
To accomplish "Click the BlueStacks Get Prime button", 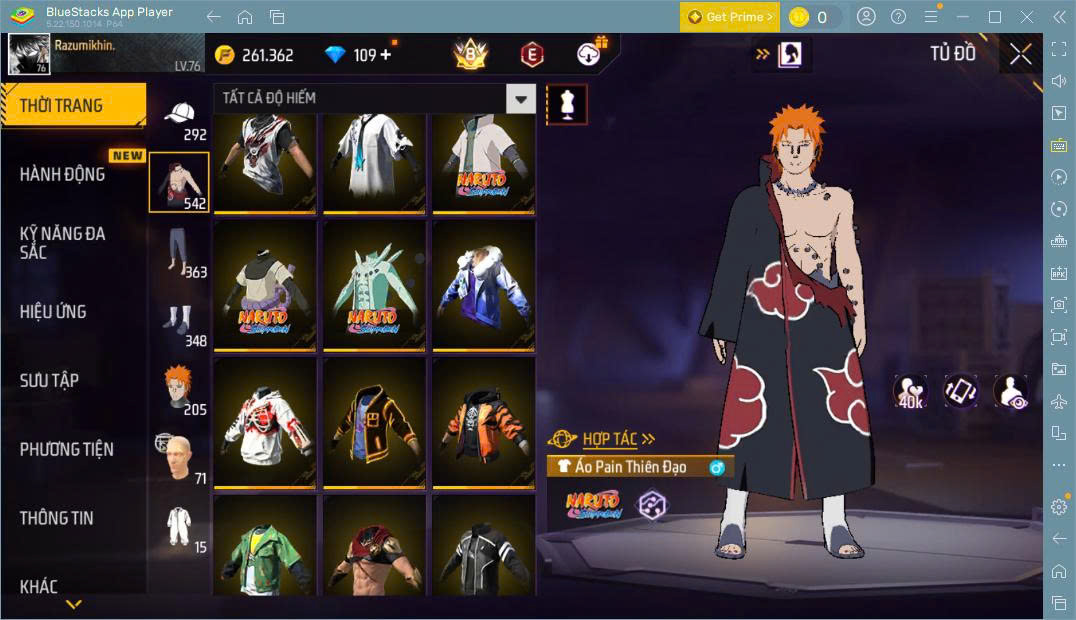I will click(729, 17).
